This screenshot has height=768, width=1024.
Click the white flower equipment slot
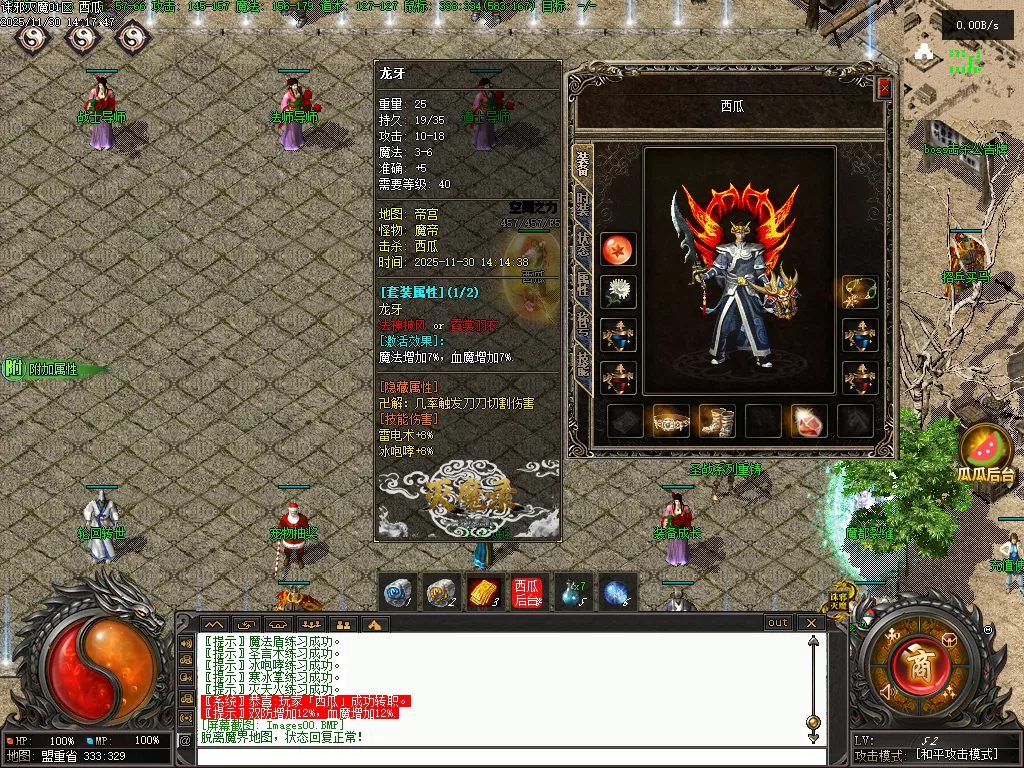(x=618, y=292)
